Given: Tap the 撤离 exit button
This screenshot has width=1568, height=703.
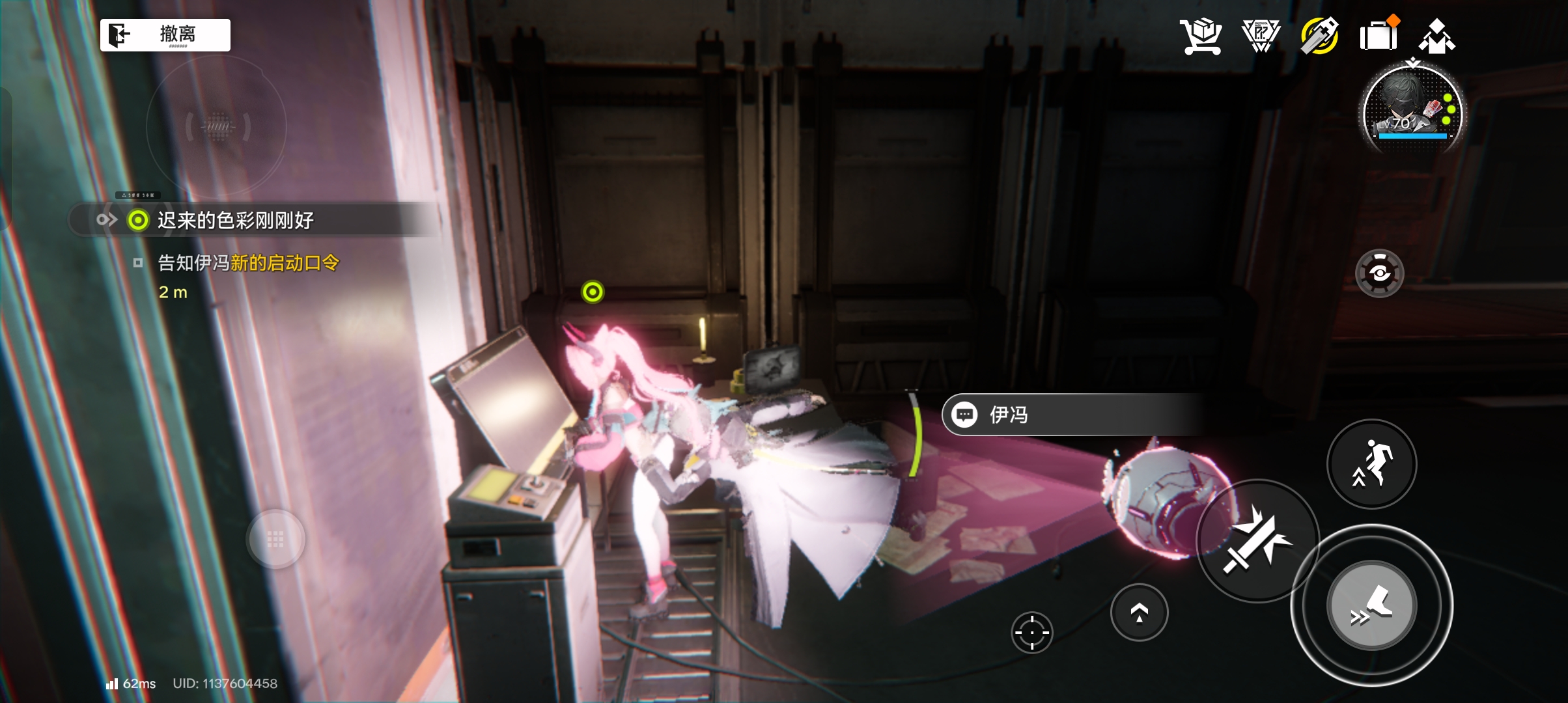Looking at the screenshot, I should [165, 34].
